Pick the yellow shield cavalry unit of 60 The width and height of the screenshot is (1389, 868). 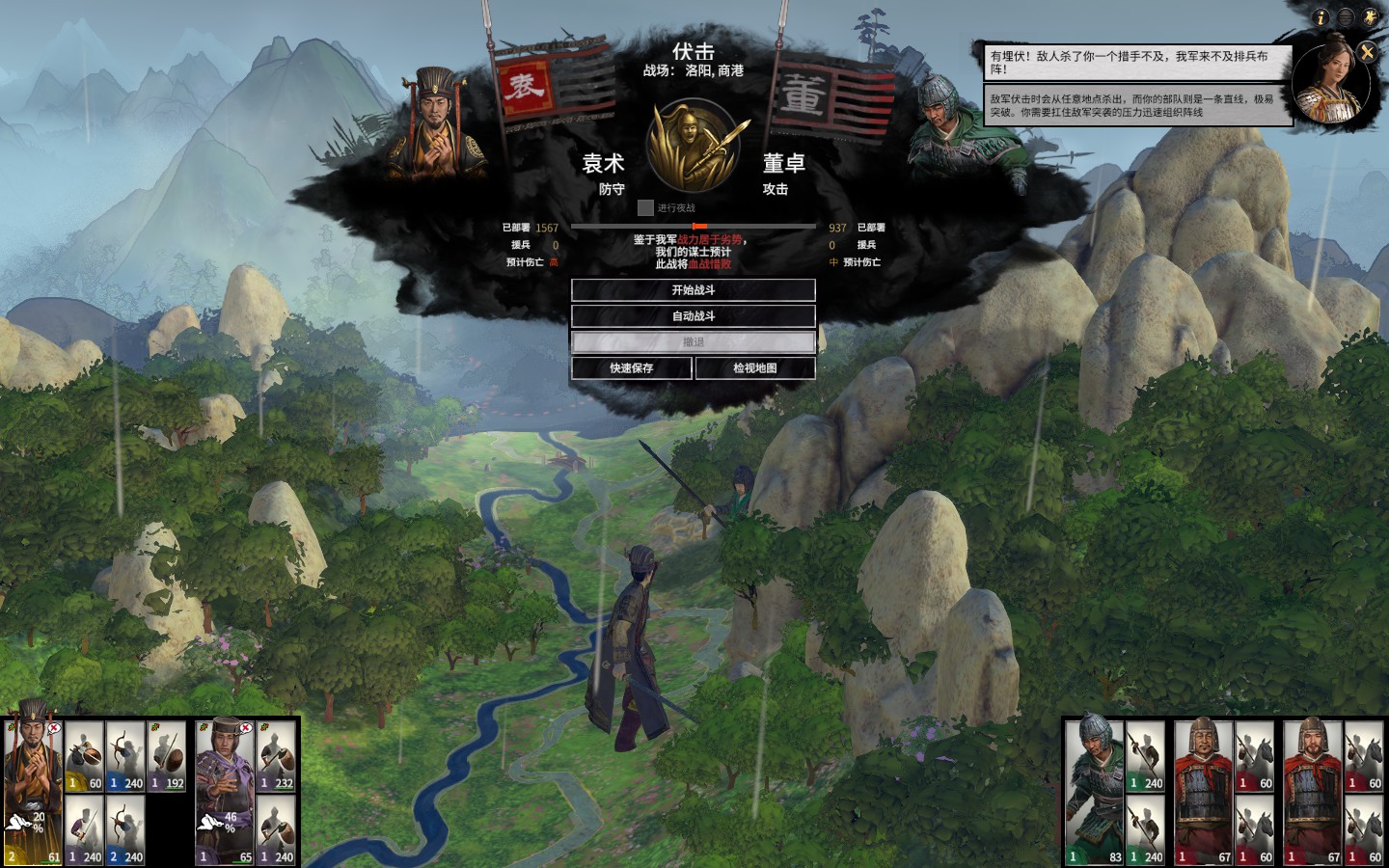coord(84,756)
